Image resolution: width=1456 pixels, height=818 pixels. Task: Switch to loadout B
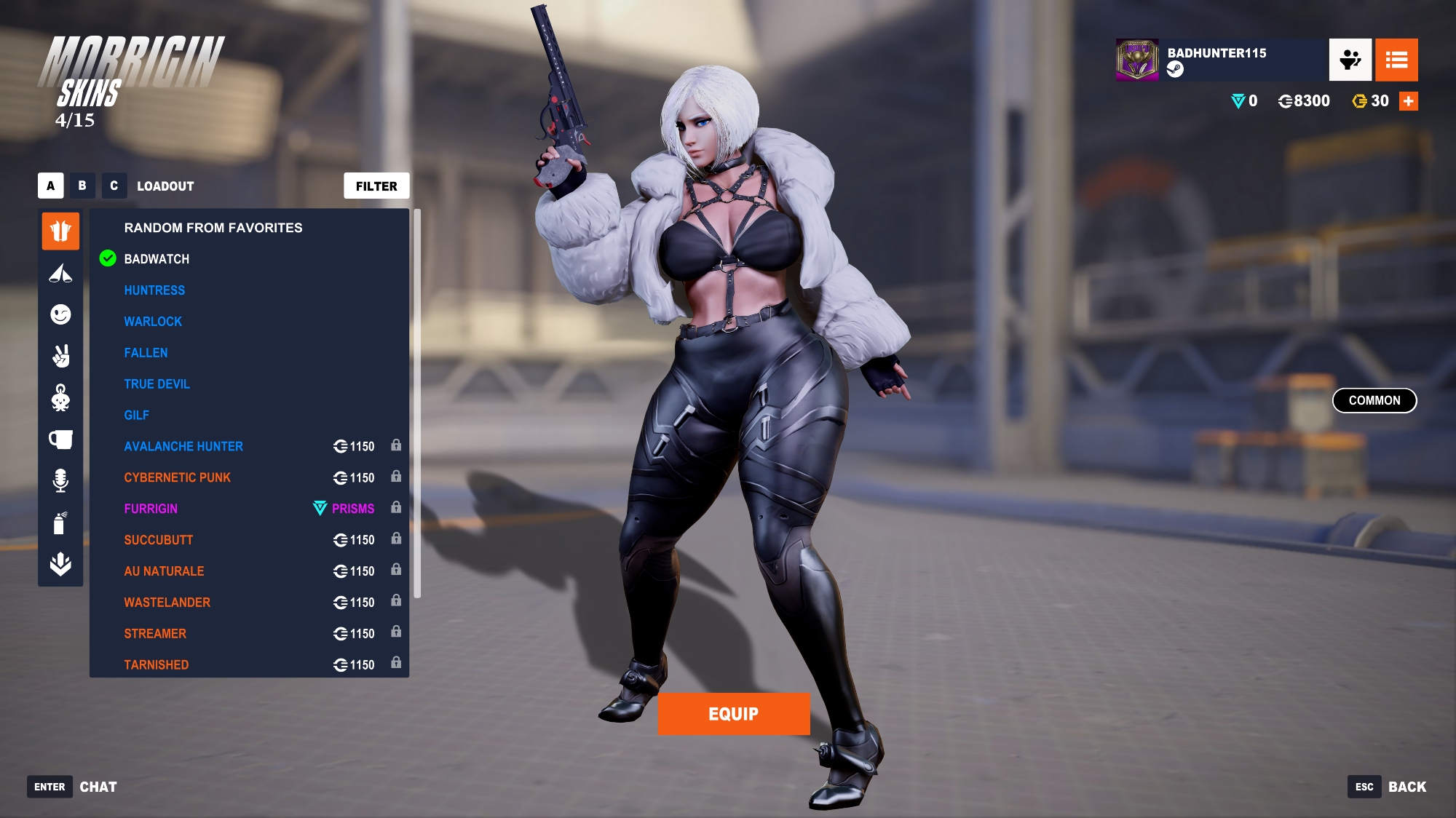click(x=82, y=186)
